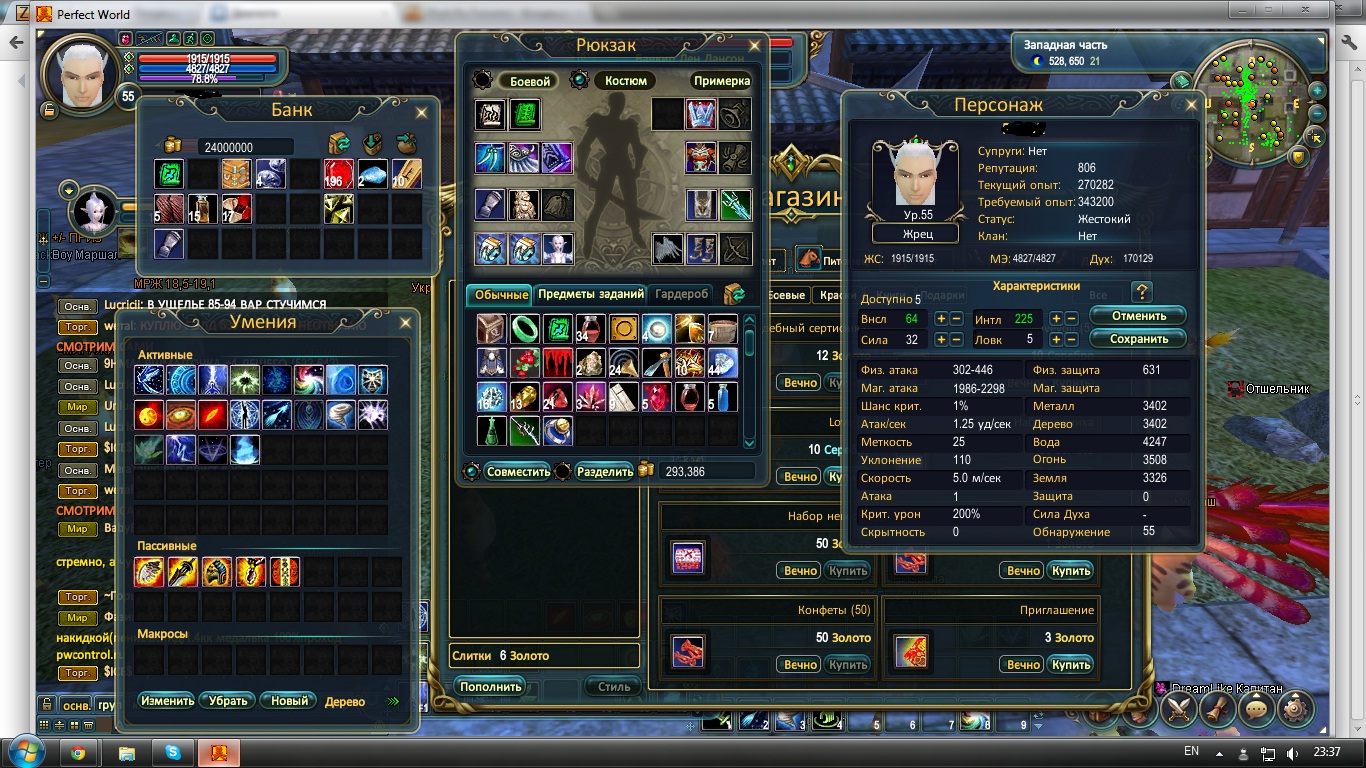Close the Персонаж character window
The image size is (1366, 768).
point(1191,103)
